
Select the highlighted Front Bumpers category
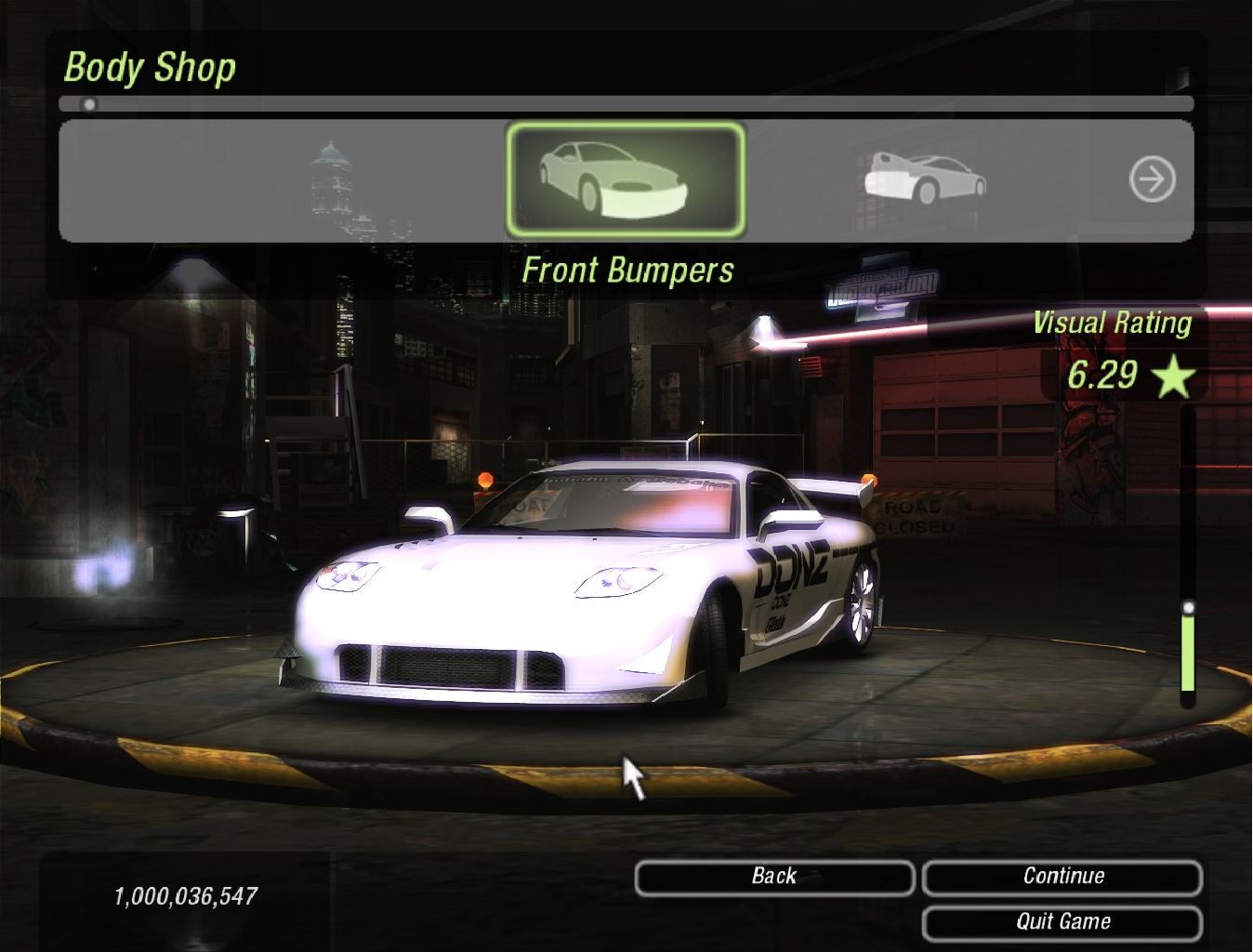pyautogui.click(x=626, y=179)
